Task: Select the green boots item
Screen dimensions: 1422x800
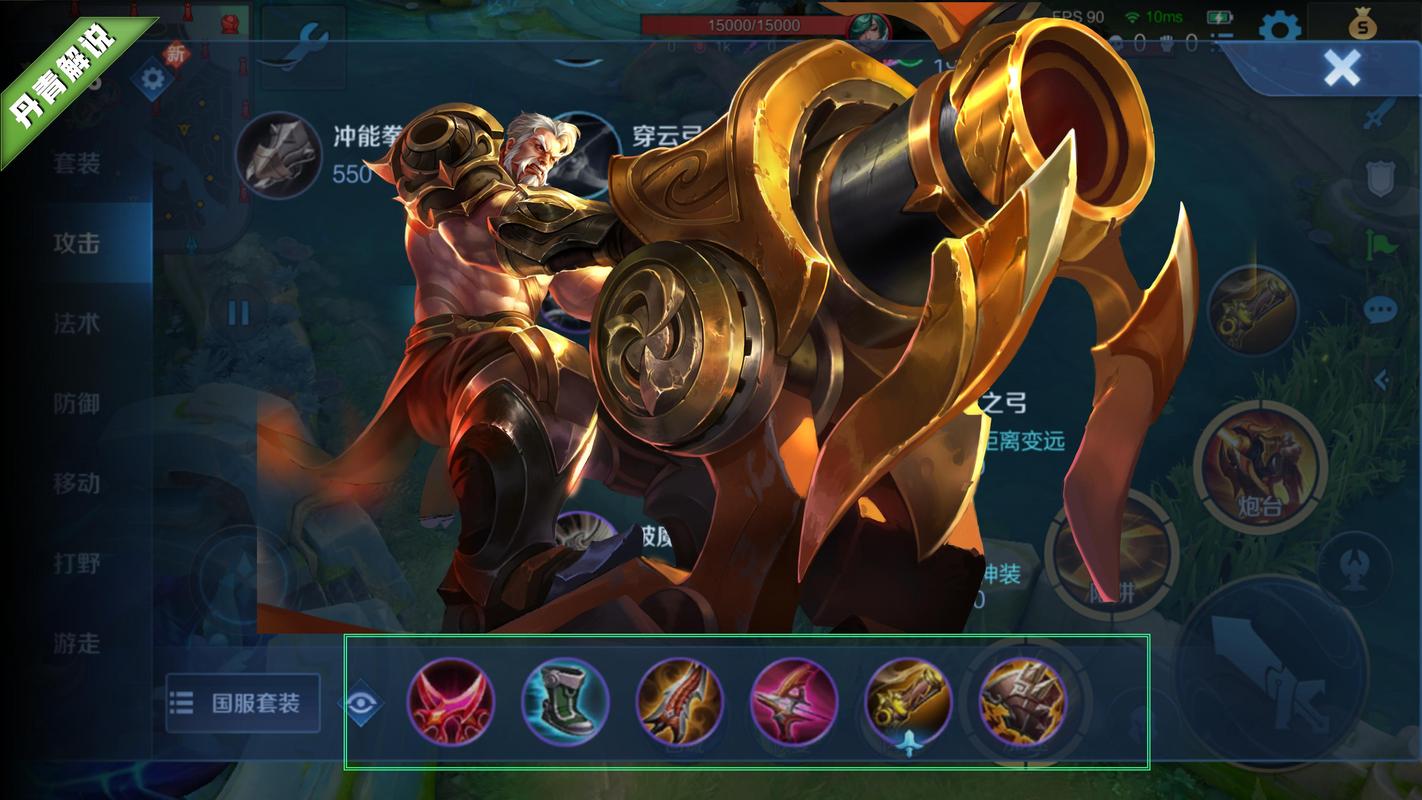Action: point(565,701)
